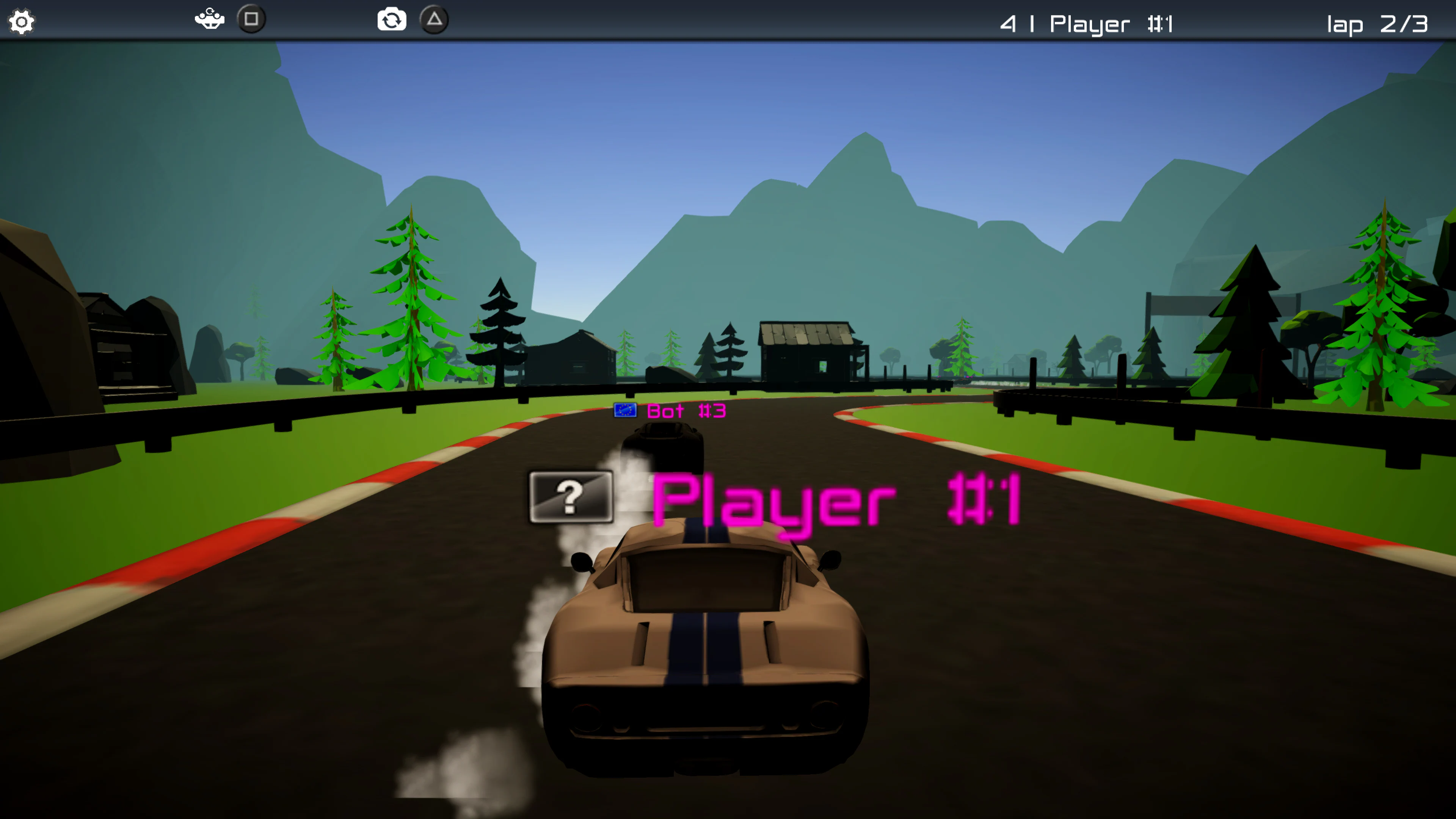1456x819 pixels.
Task: Toggle the respawn control in the top bar
Action: 209,19
